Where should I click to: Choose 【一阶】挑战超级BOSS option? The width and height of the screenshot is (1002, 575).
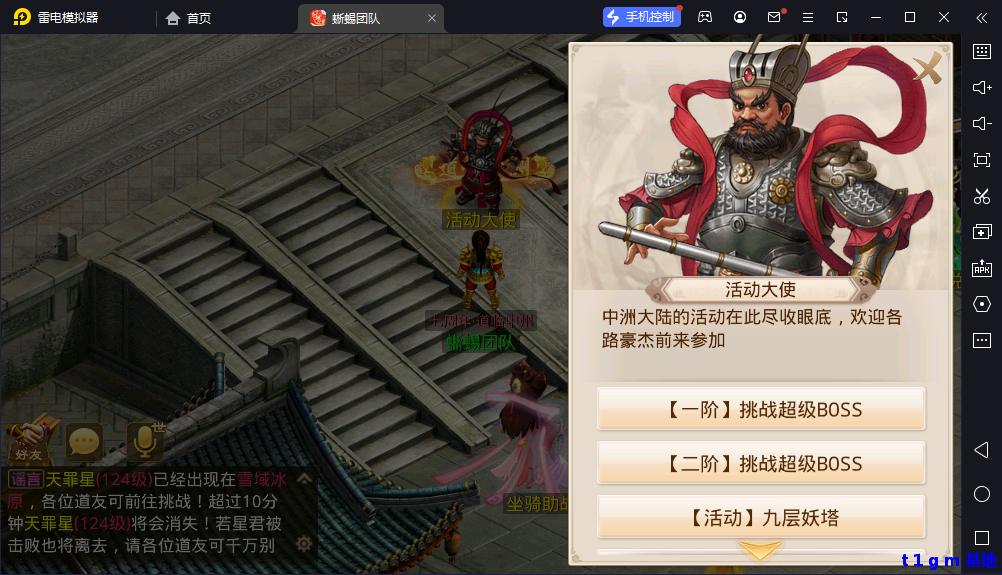761,410
